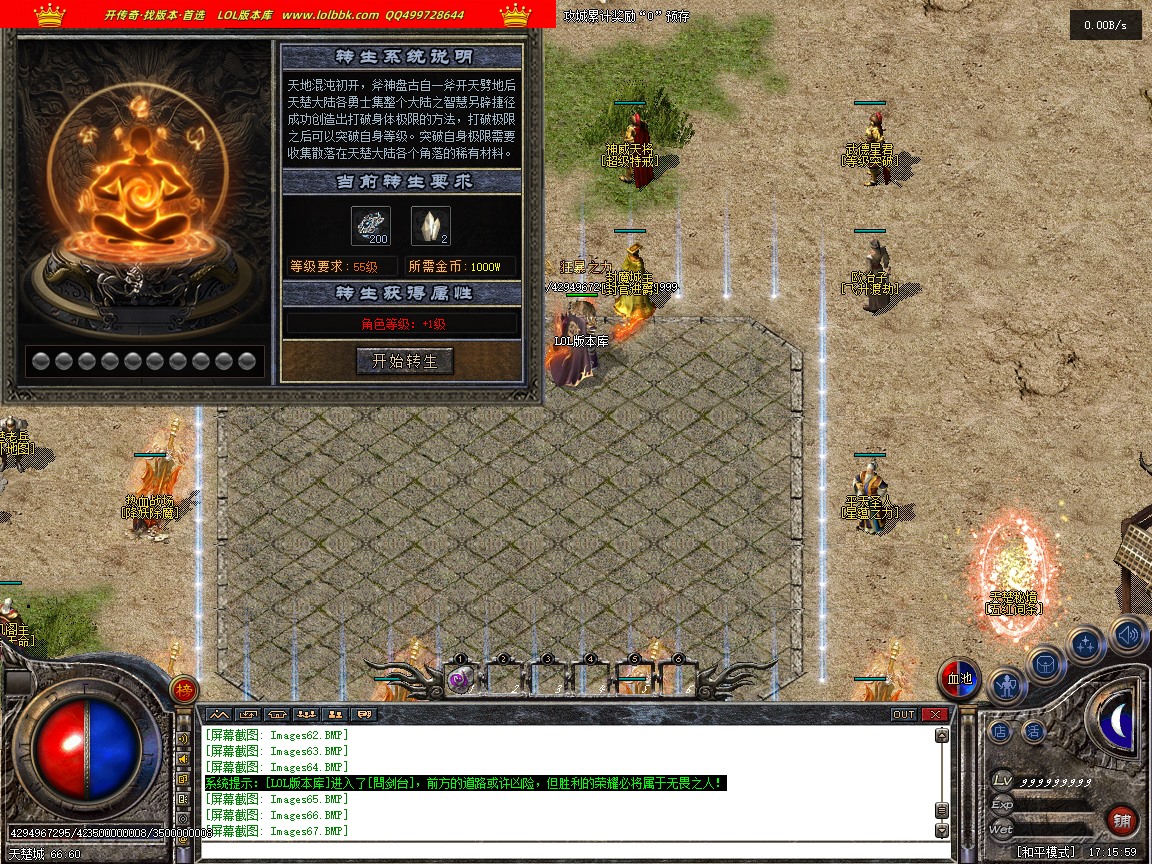Viewport: 1152px width, 864px height.
Task: Toggle the round speaker sound icon
Action: pyautogui.click(x=1128, y=634)
